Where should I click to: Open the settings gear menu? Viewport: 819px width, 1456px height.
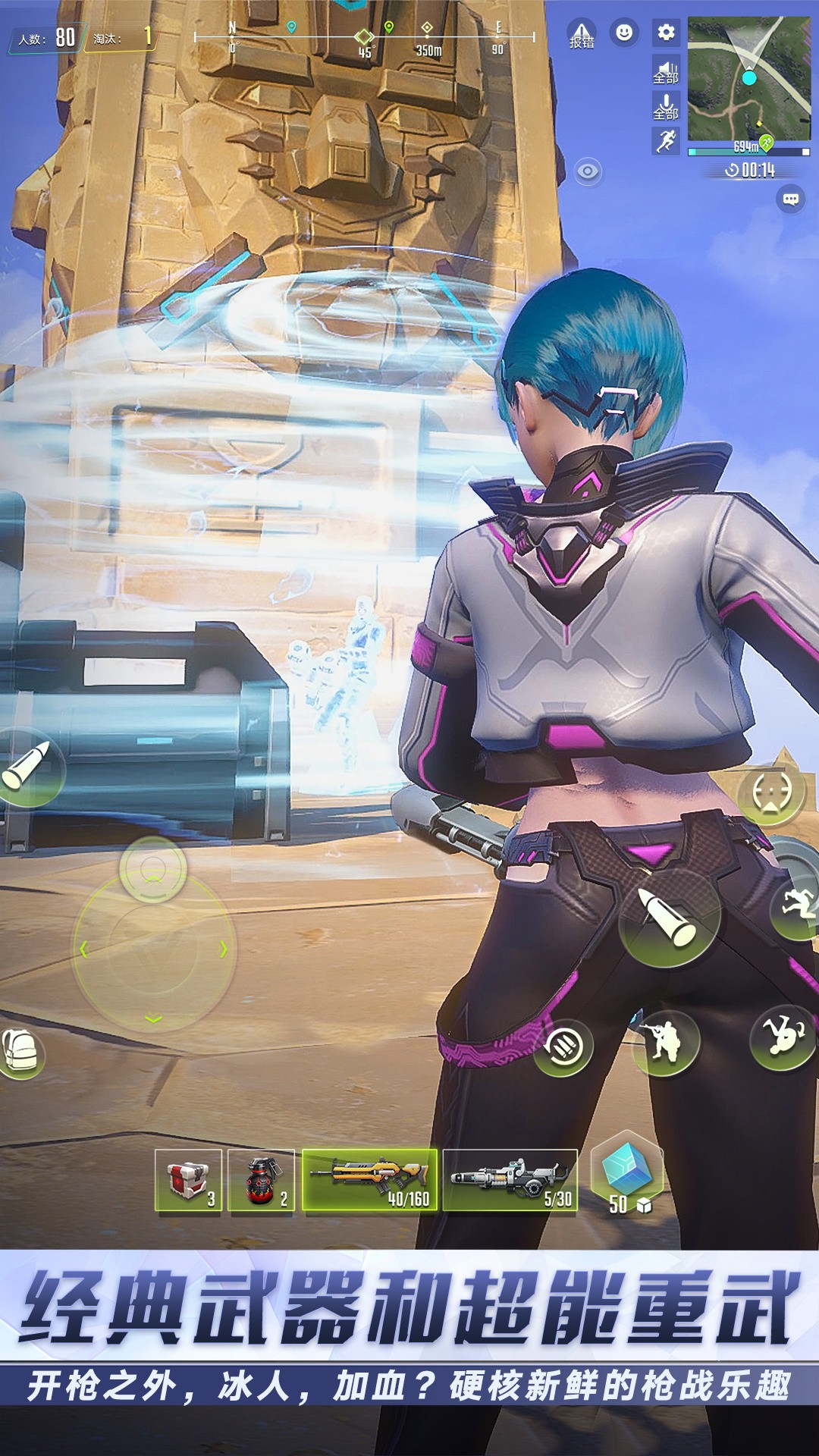666,33
